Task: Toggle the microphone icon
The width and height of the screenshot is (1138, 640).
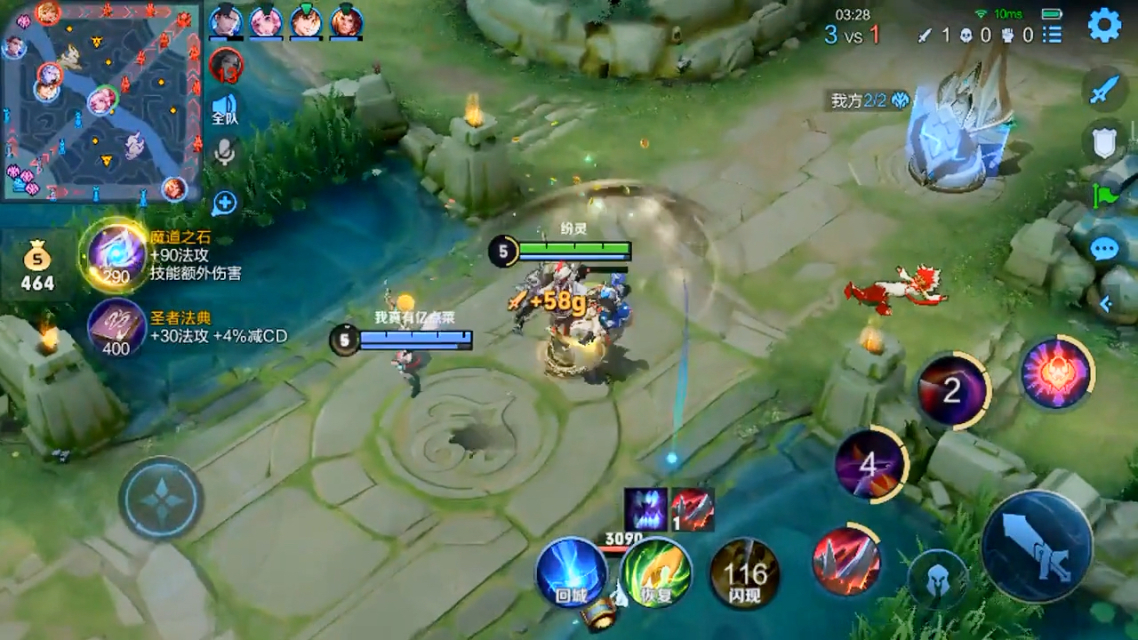Action: click(225, 152)
